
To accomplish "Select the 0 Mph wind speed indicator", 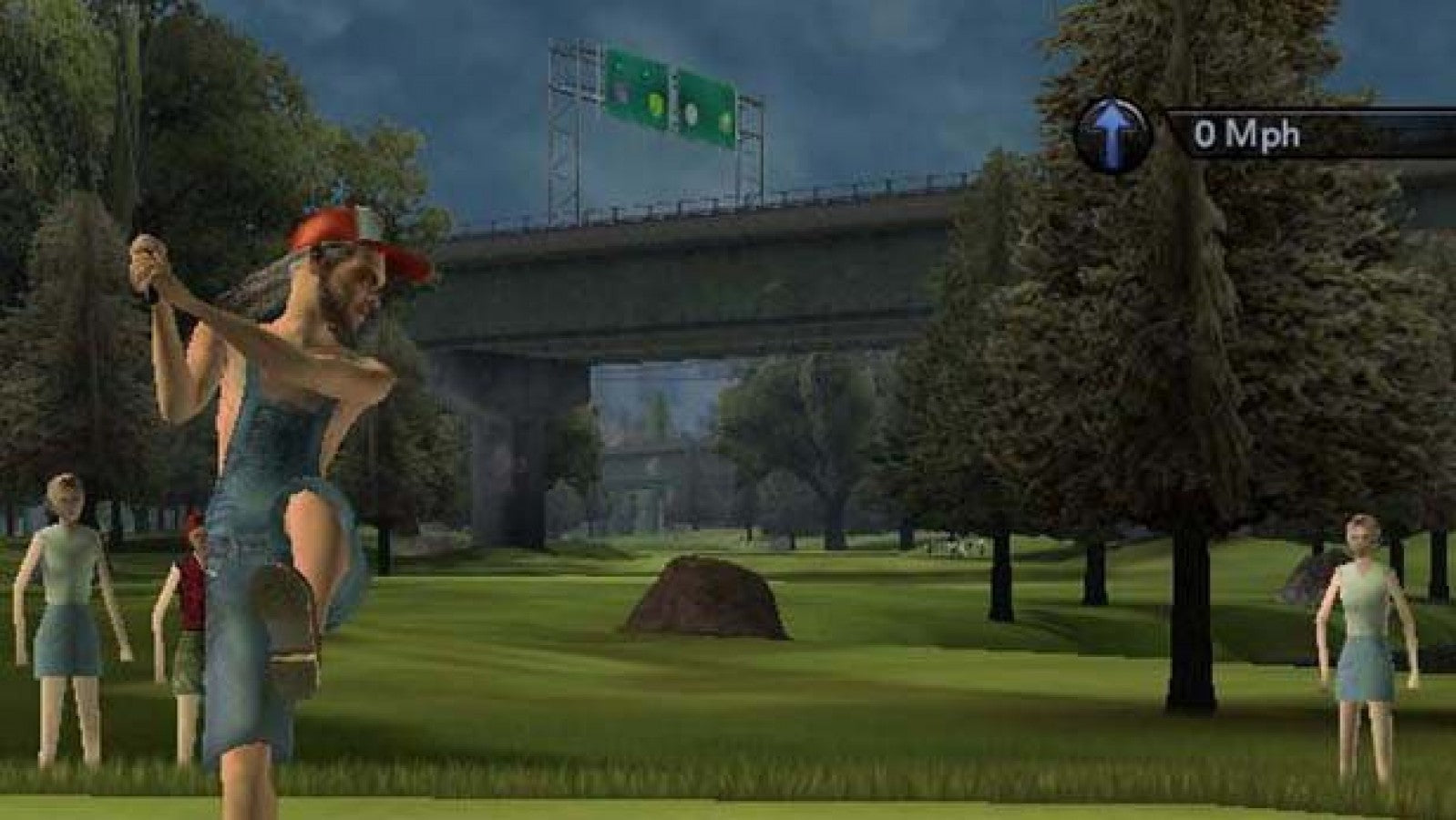I will point(1247,133).
